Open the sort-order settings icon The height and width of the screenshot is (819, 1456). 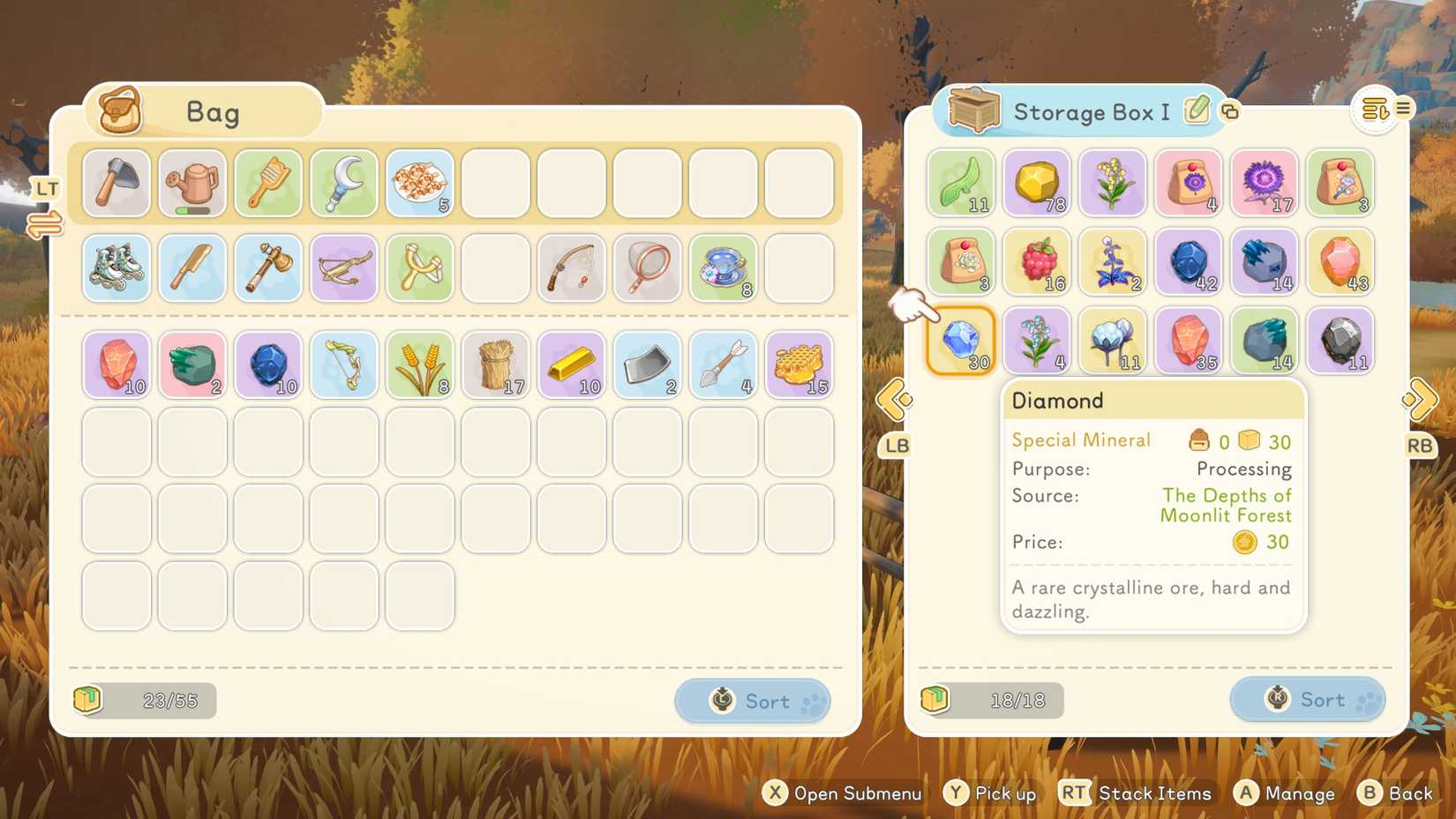(1374, 108)
